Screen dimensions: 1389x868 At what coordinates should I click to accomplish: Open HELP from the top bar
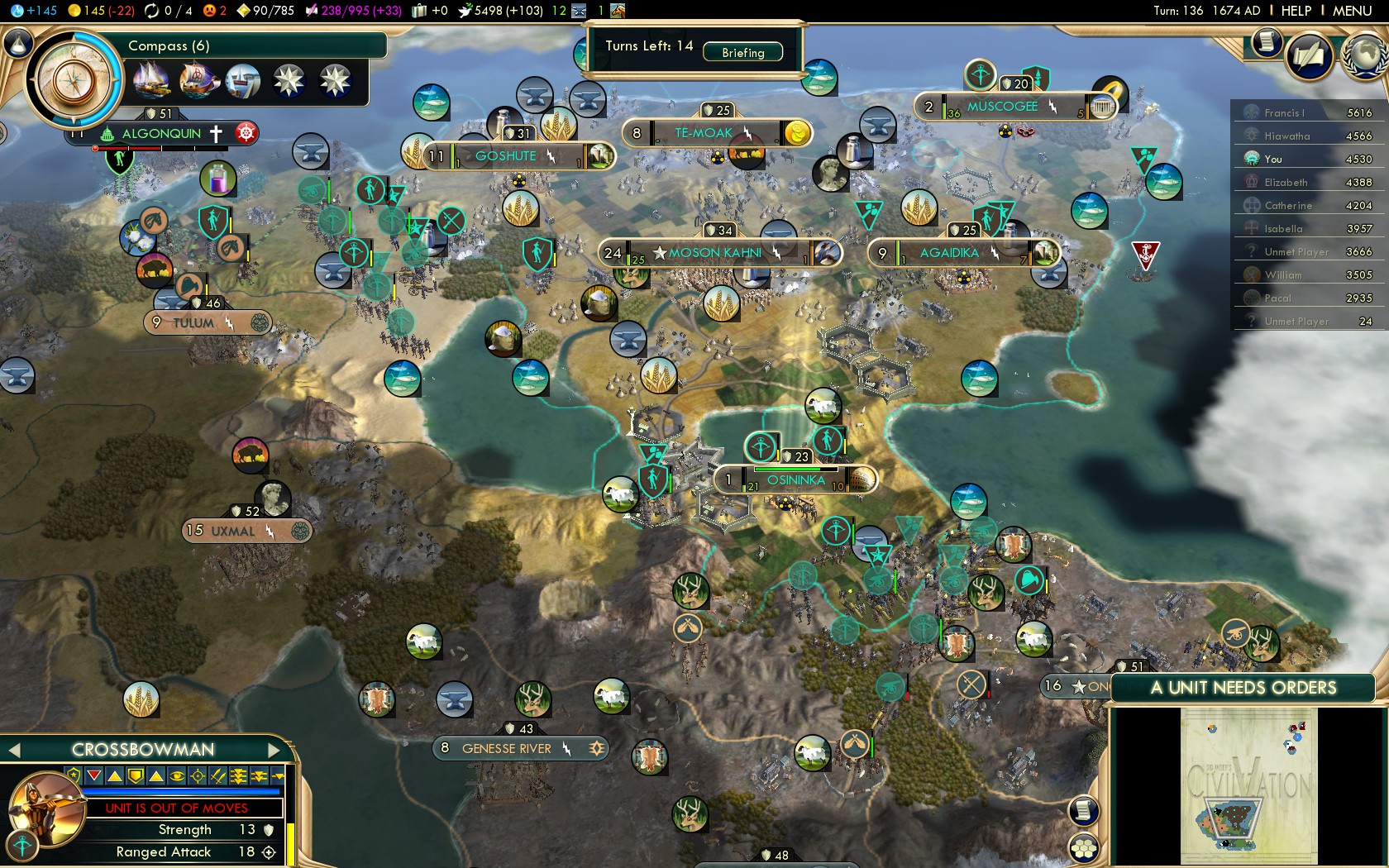coord(1296,11)
